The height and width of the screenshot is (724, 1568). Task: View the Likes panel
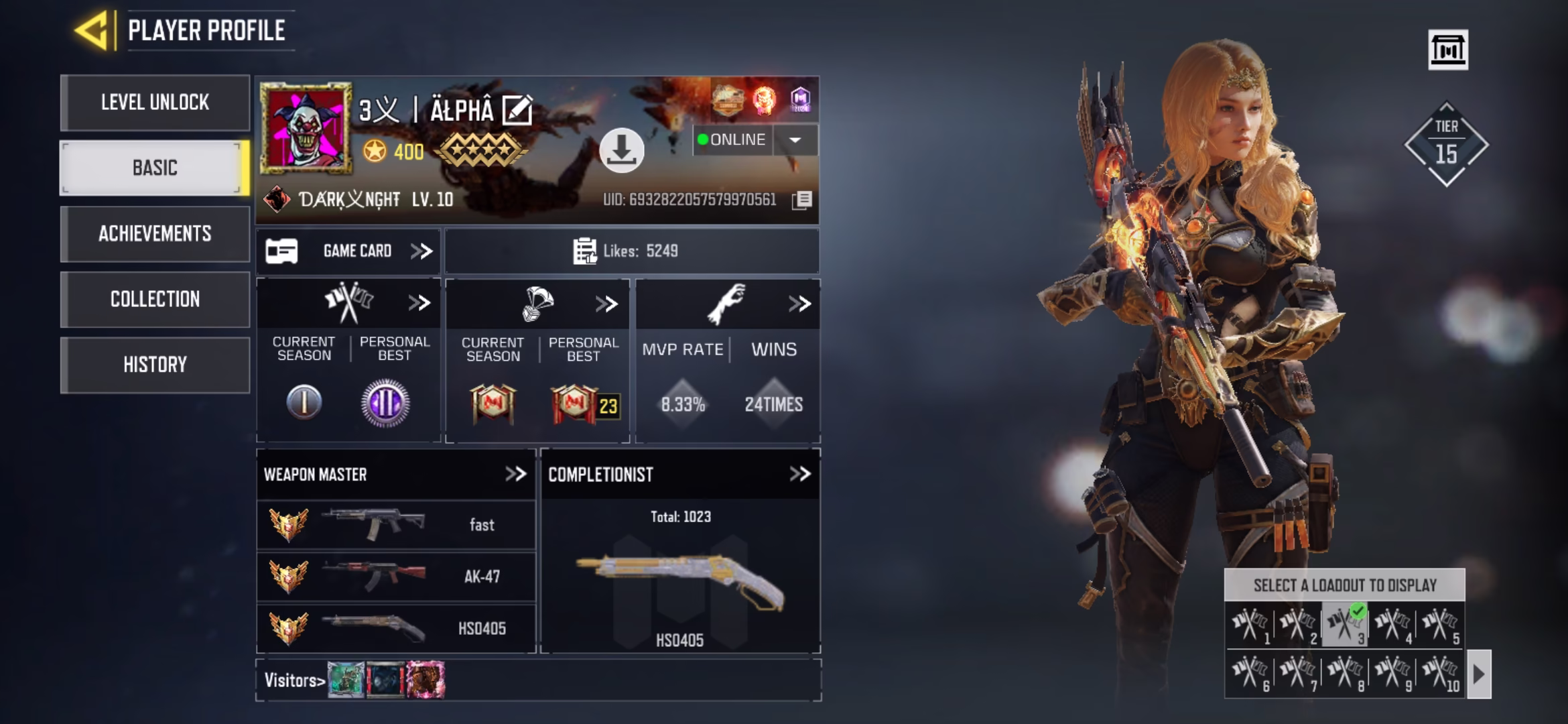pyautogui.click(x=631, y=251)
